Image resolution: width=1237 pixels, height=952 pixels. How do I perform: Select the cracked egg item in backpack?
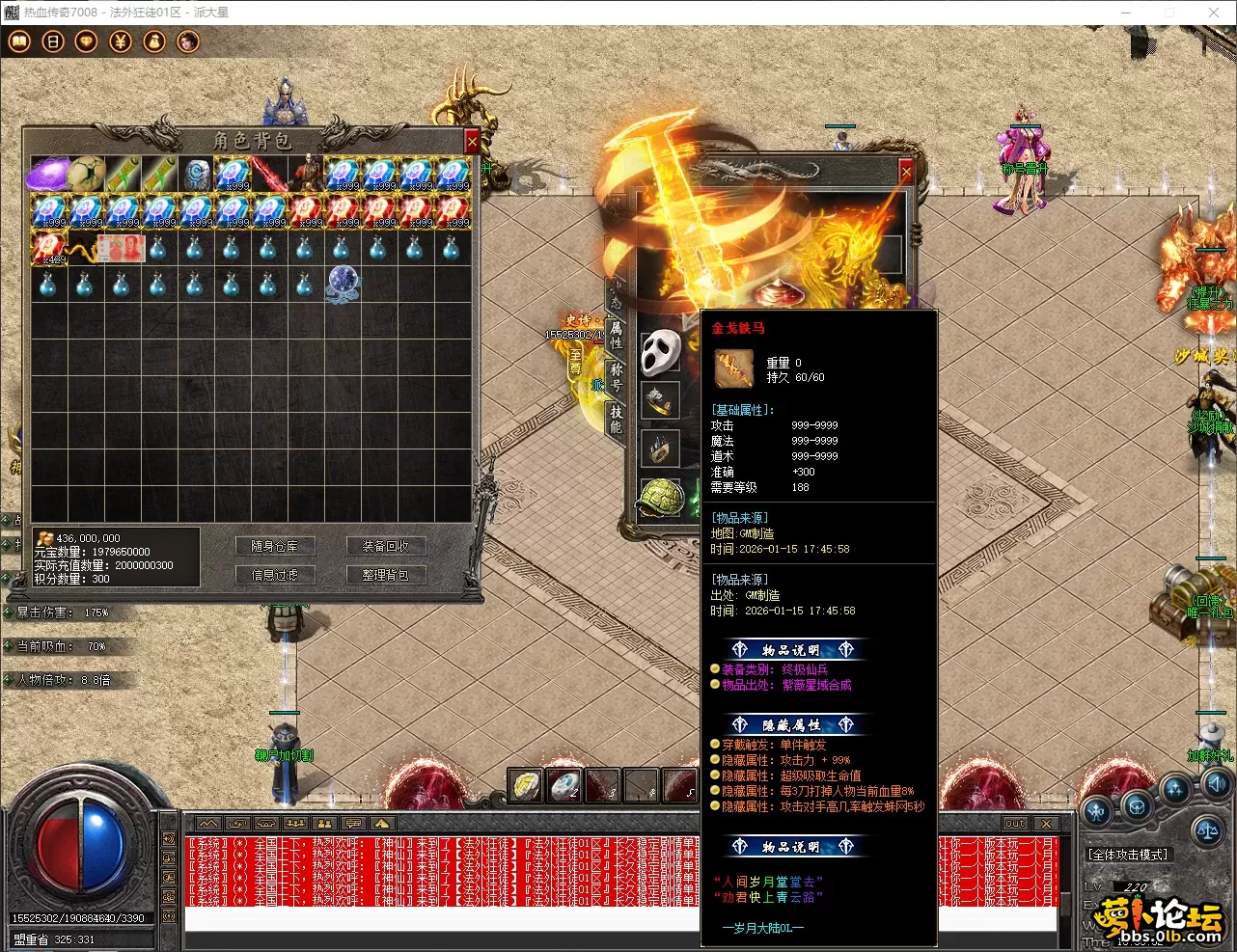point(85,175)
